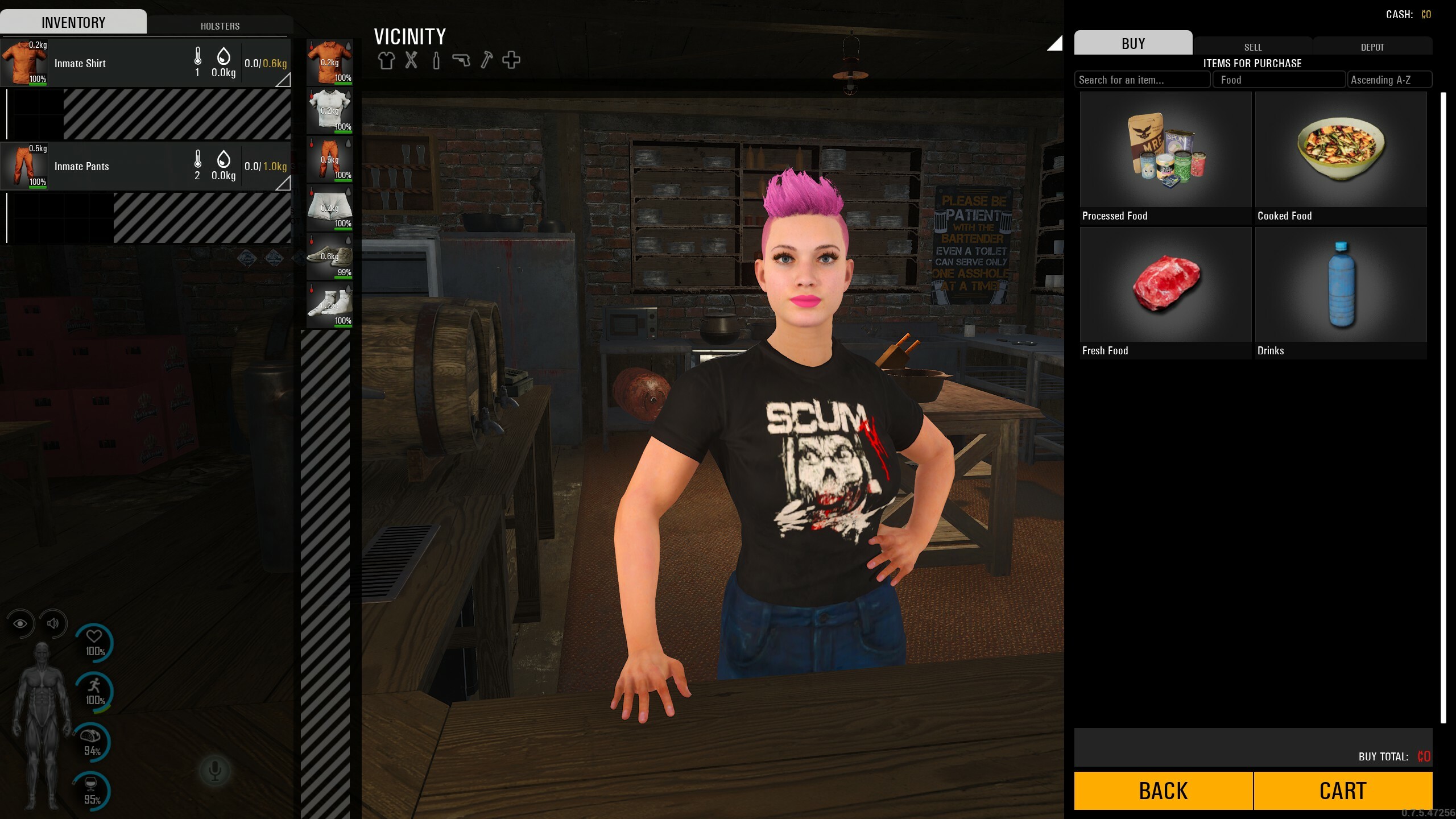
Task: Switch to the Holsters tab
Action: (x=220, y=26)
